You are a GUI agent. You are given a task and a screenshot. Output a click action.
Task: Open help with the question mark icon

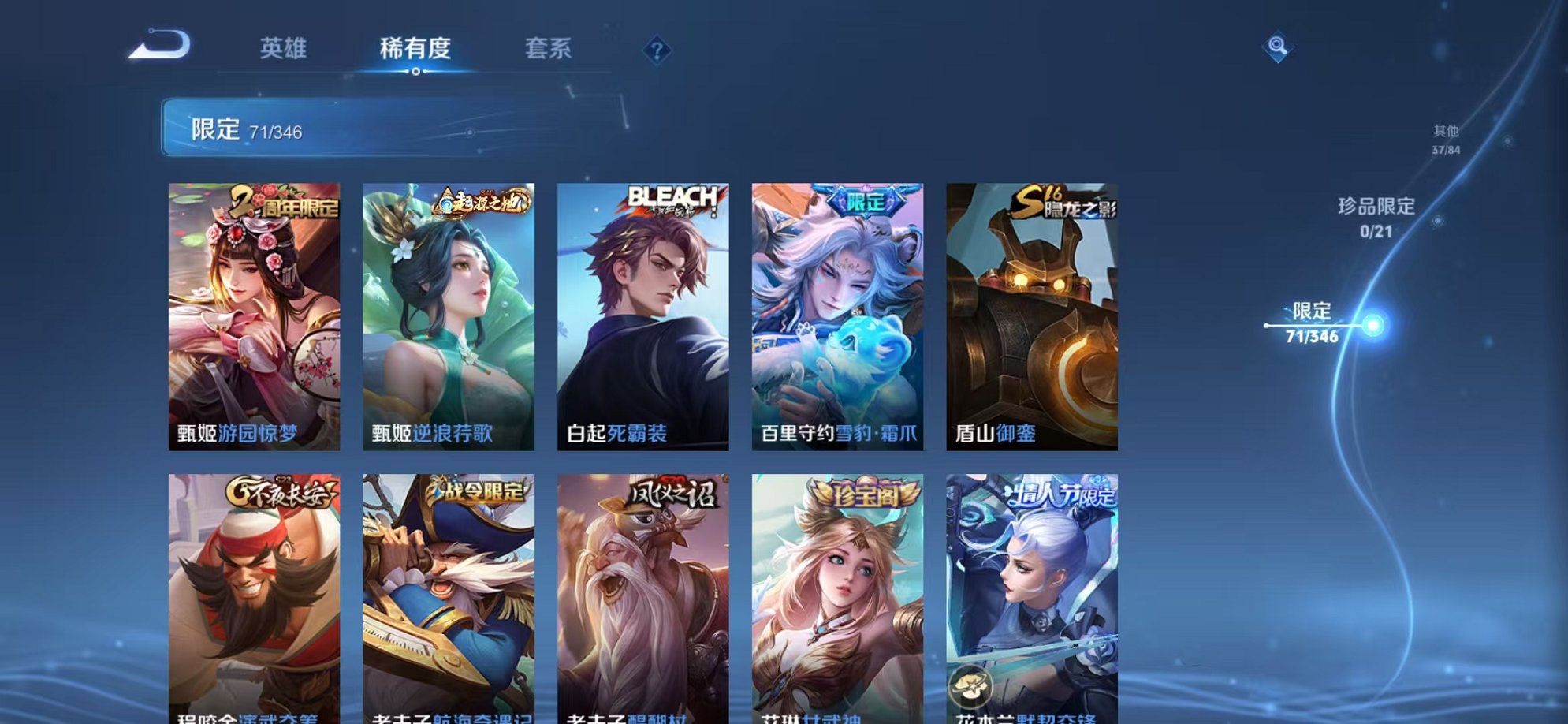[657, 50]
